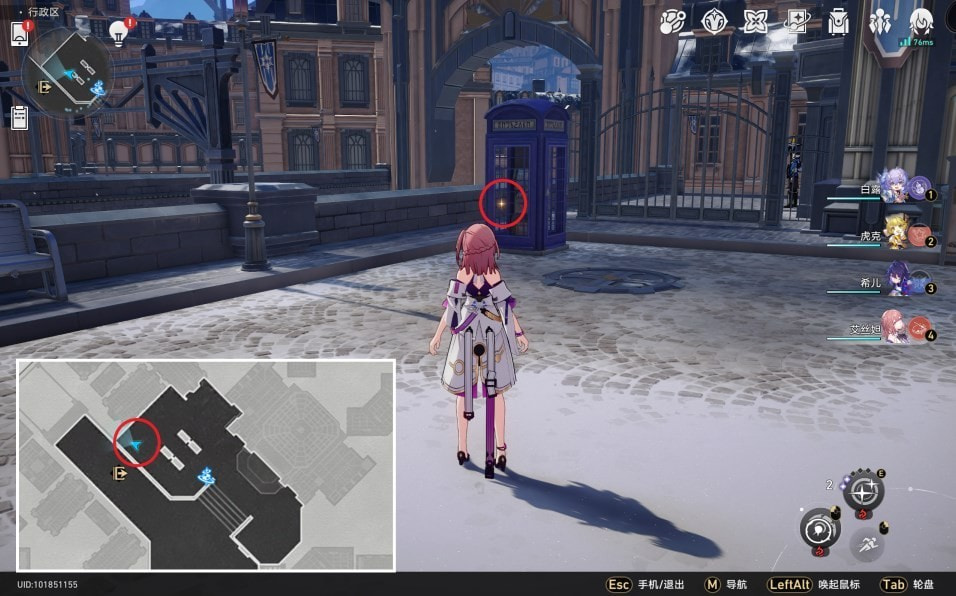The image size is (956, 596).
Task: Open the character head icon
Action: [921, 21]
